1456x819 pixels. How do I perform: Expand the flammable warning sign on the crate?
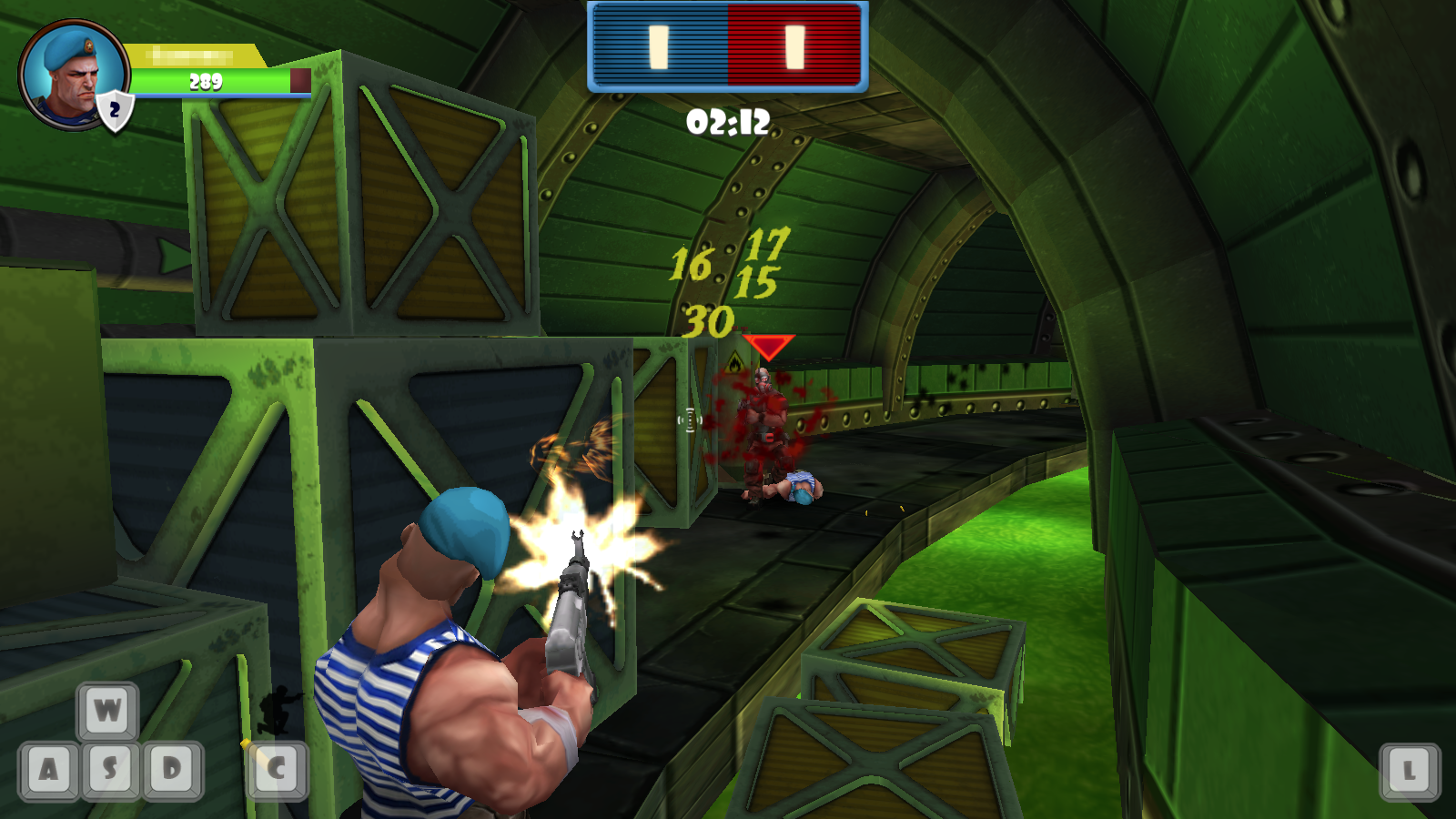tap(733, 360)
